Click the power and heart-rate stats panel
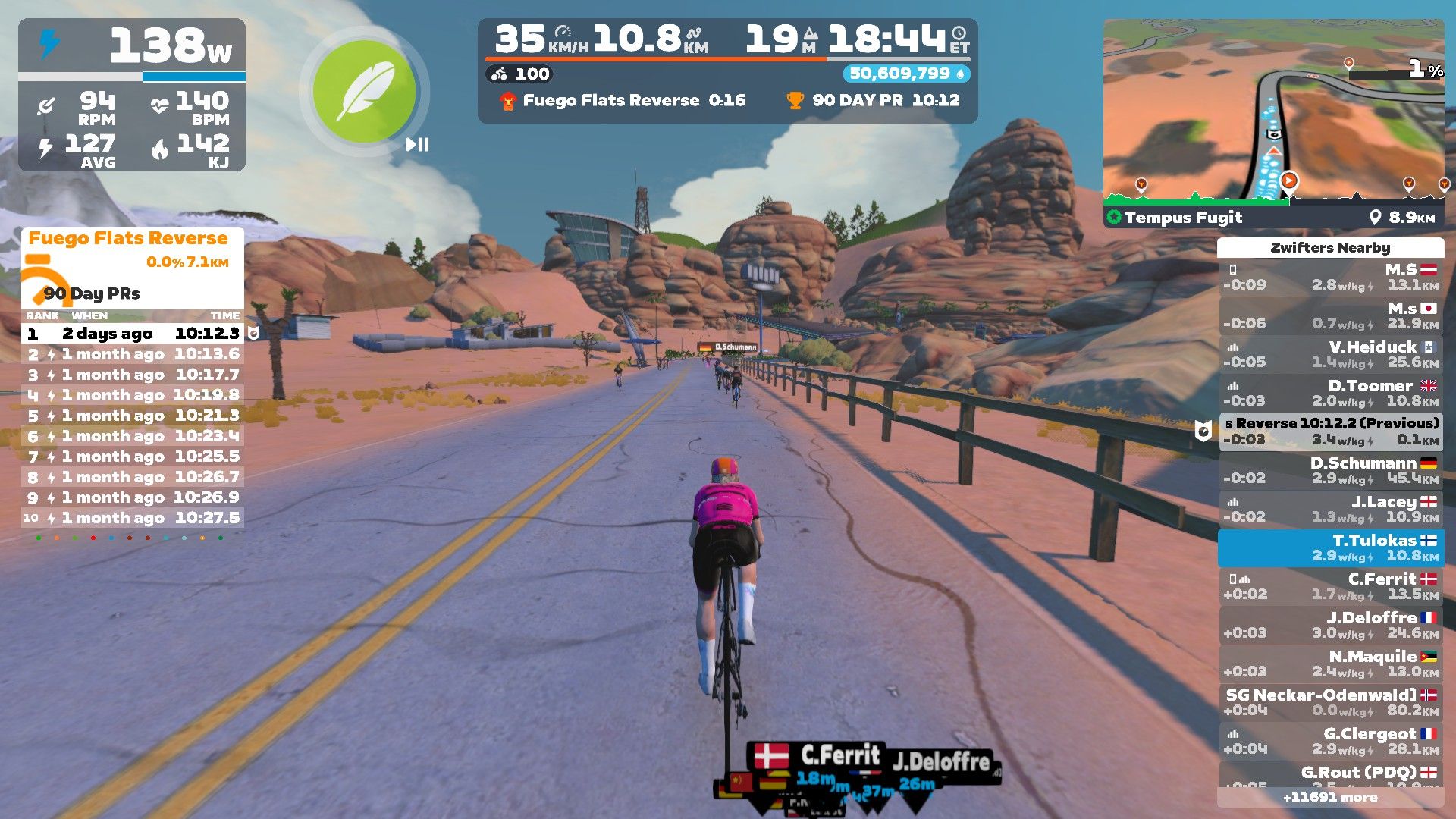1456x819 pixels. [132, 95]
